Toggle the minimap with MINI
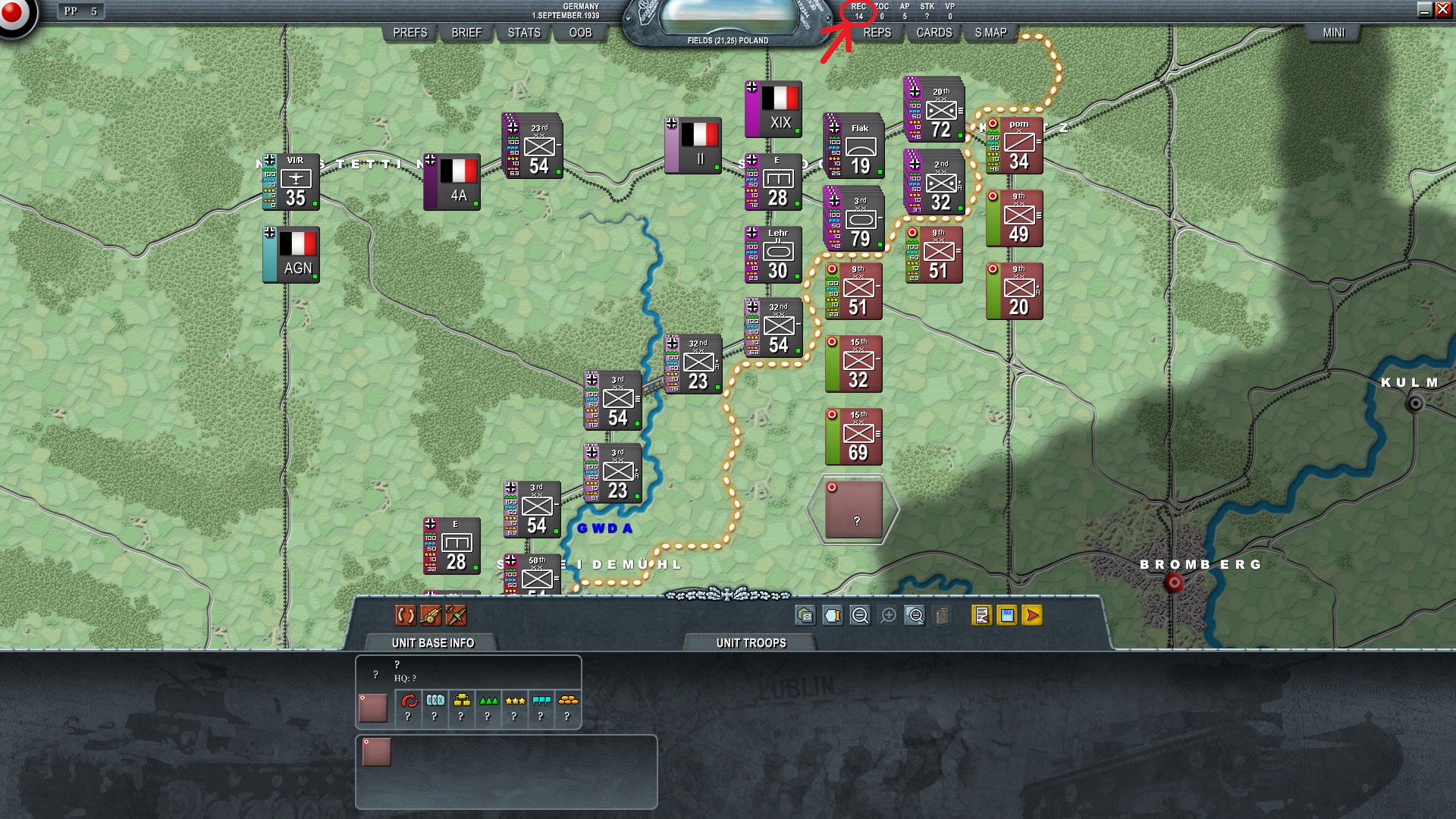 pos(1333,33)
